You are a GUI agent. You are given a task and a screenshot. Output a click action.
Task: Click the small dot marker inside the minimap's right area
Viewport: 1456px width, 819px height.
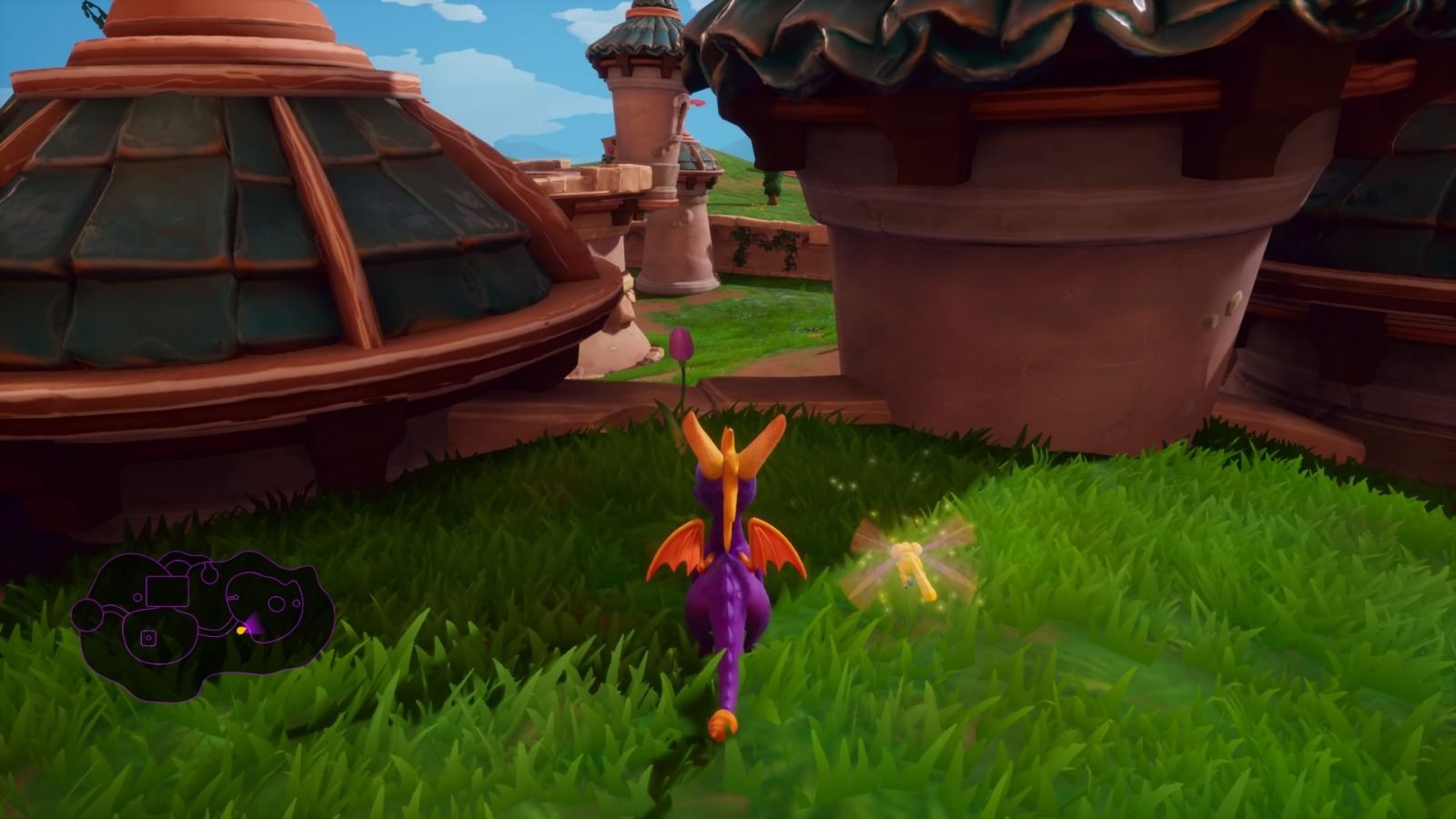[x=297, y=602]
